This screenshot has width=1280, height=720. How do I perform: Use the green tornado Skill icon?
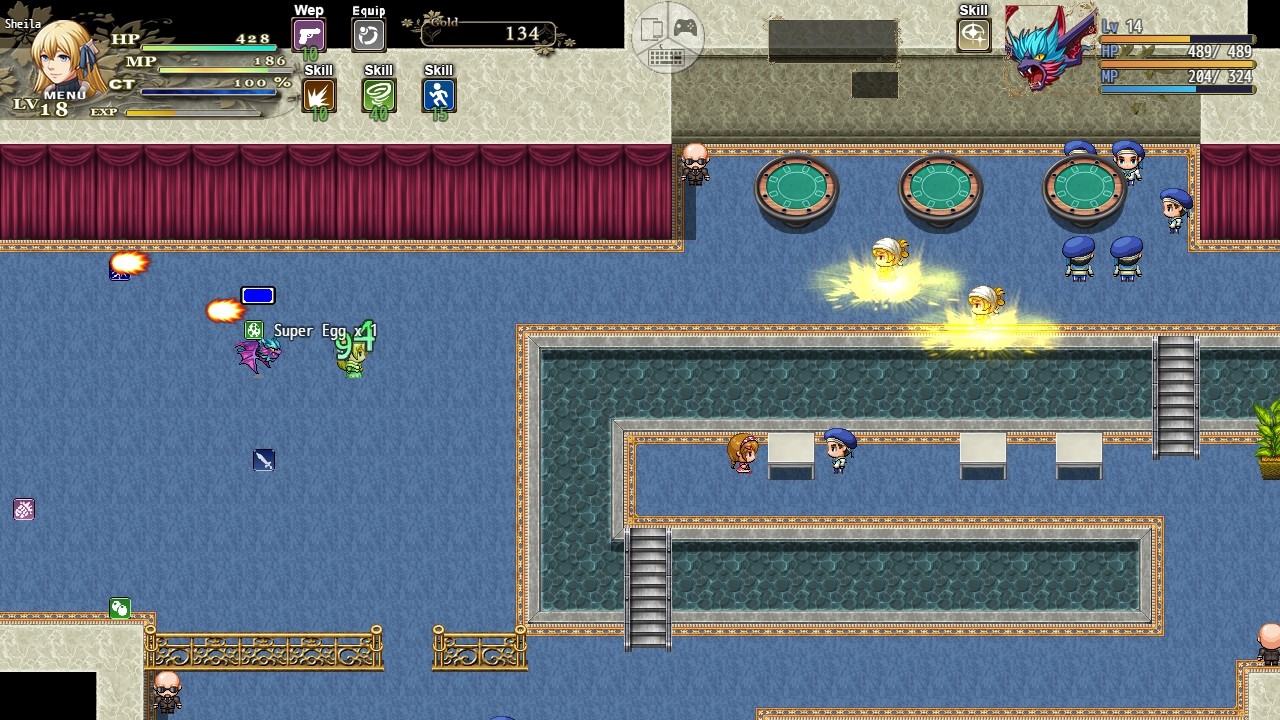tap(378, 95)
